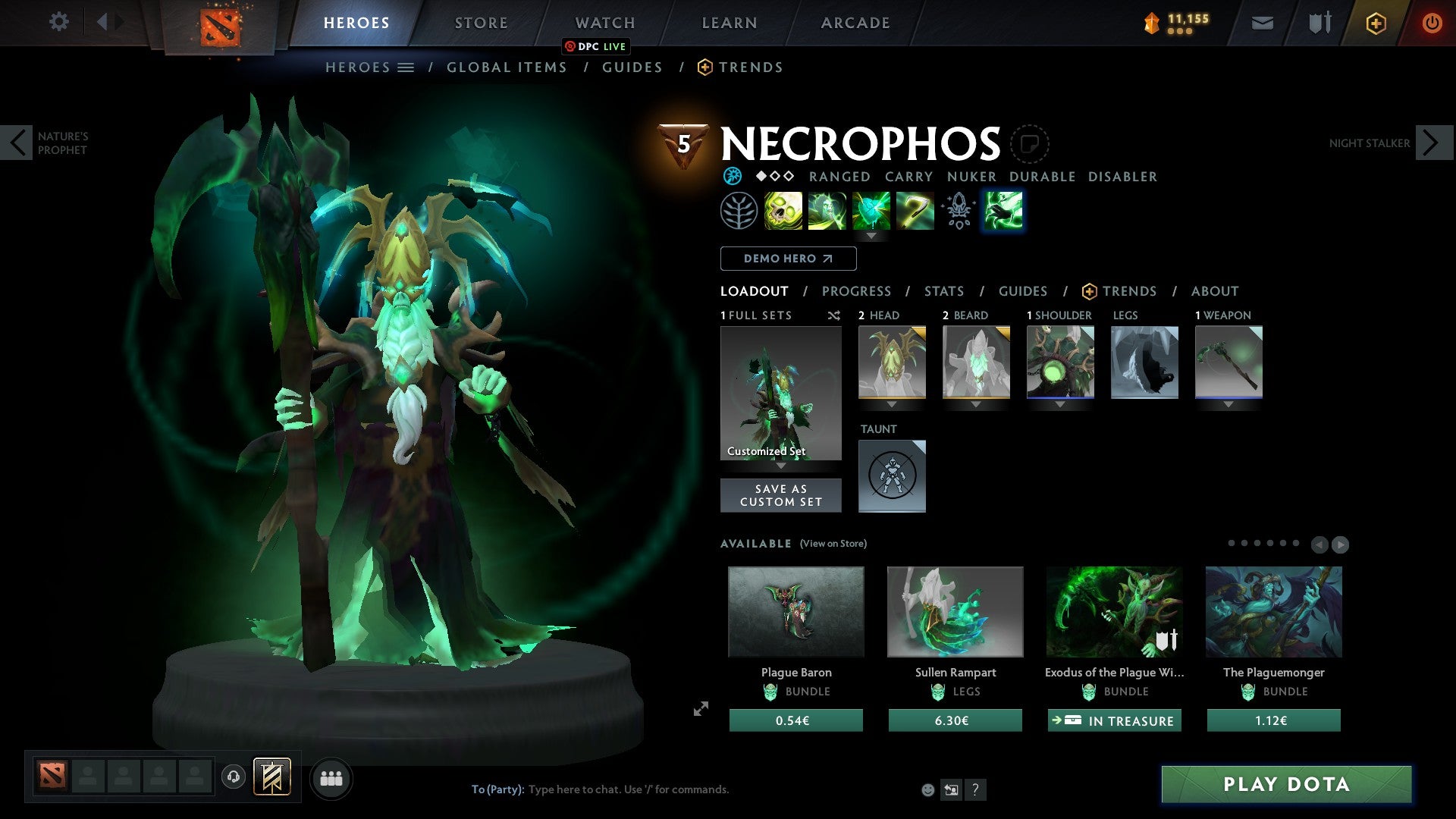
Task: Switch to the Progress tab
Action: (857, 290)
